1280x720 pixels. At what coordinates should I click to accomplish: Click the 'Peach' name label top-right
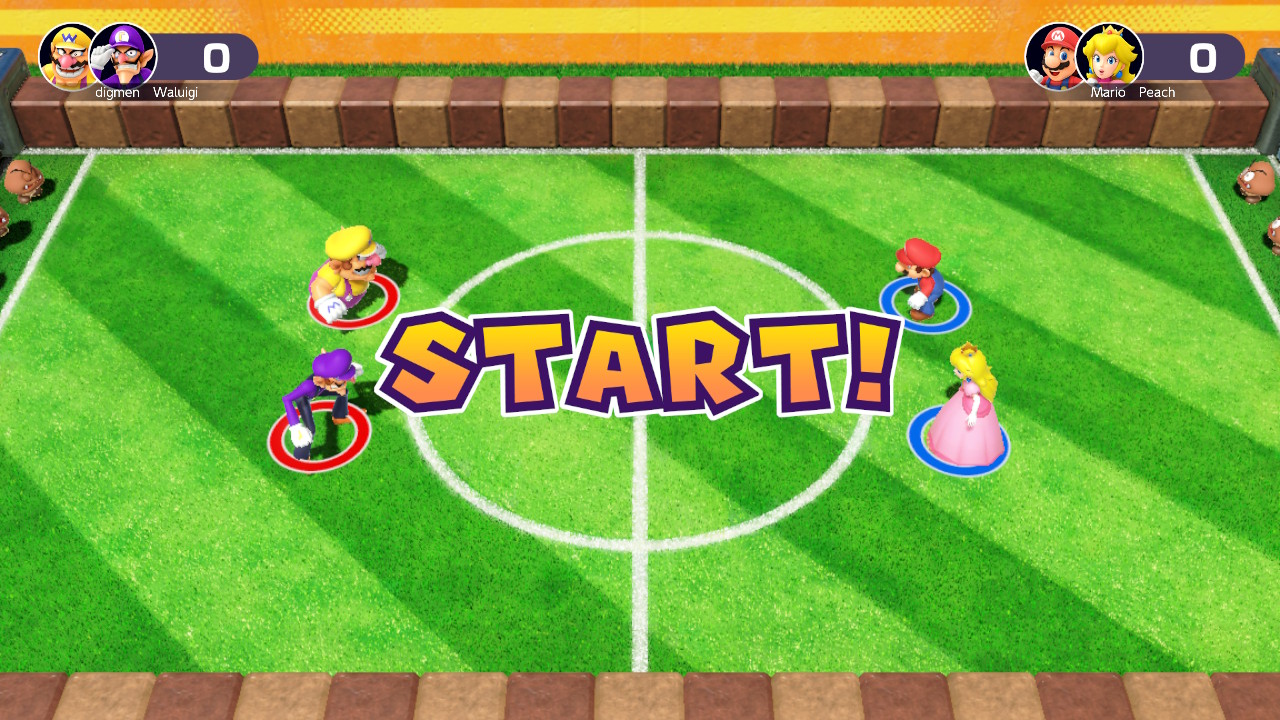(x=1157, y=92)
